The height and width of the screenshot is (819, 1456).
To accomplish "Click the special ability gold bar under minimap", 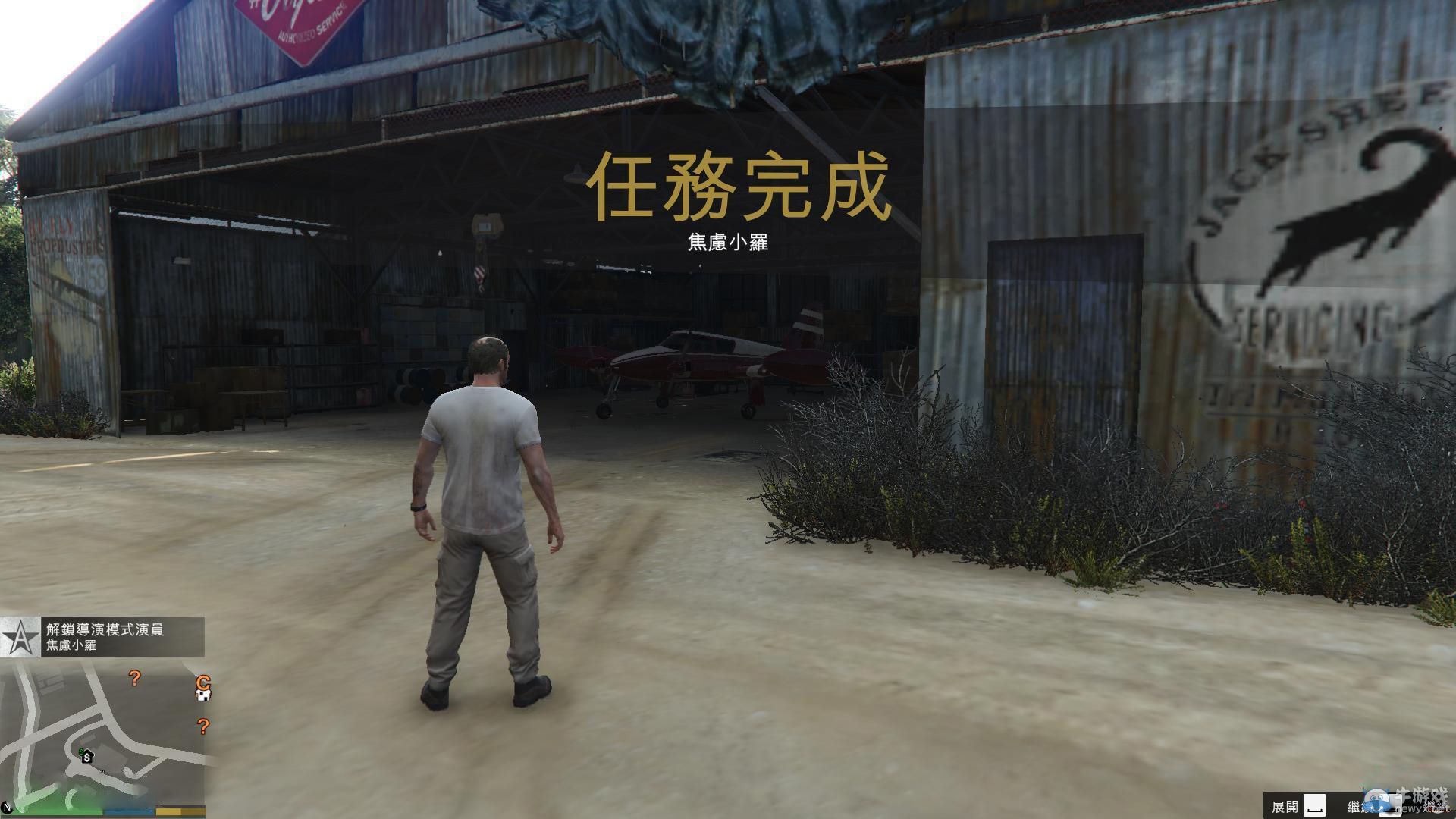I will [x=179, y=811].
